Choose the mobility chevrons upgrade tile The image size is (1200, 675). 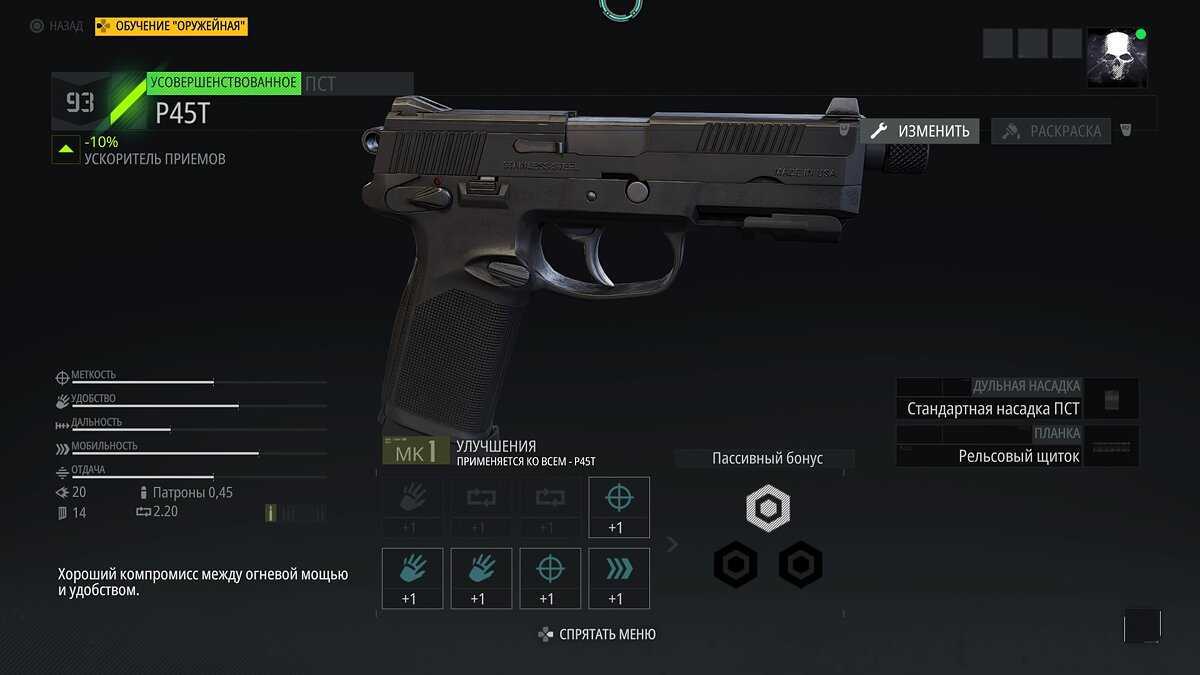click(x=619, y=578)
